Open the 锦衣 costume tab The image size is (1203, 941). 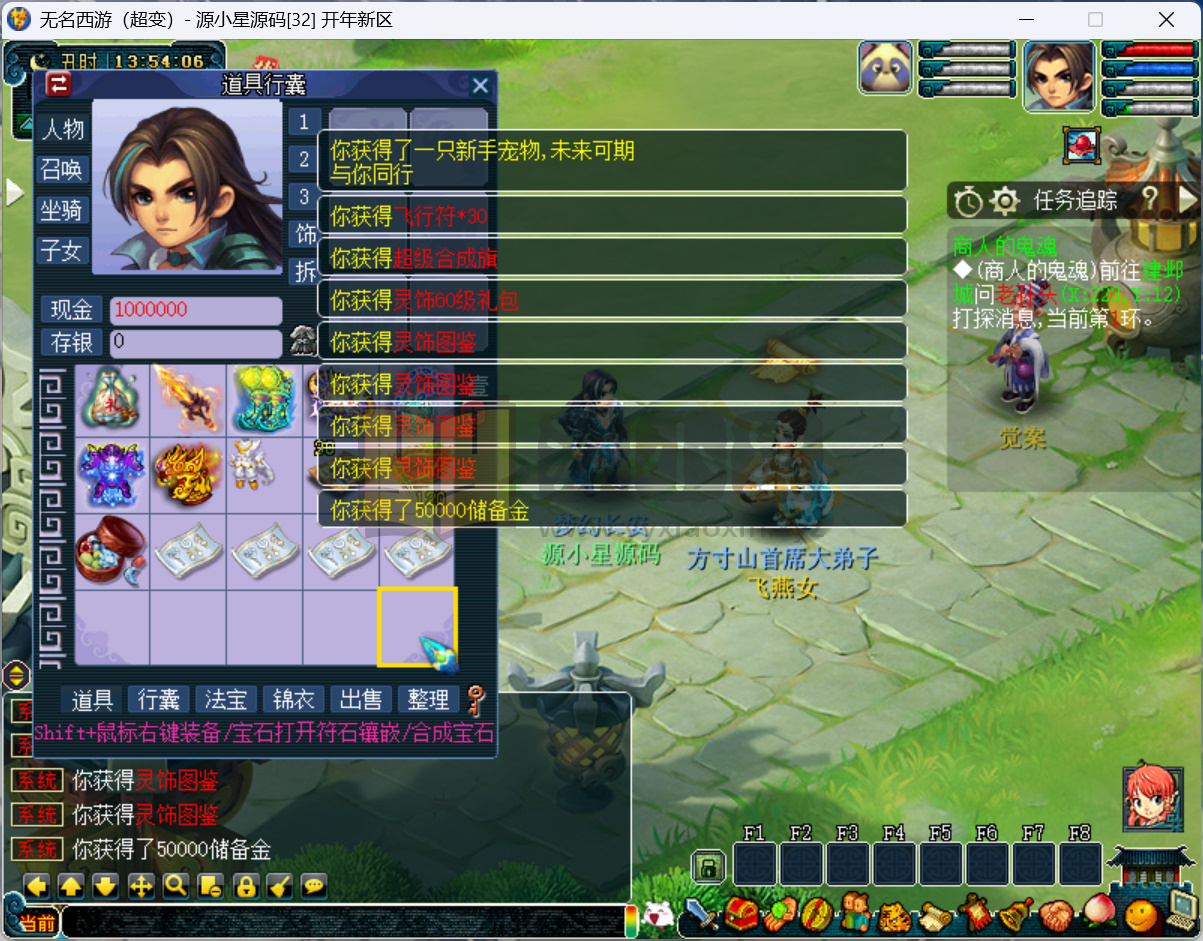(x=292, y=699)
